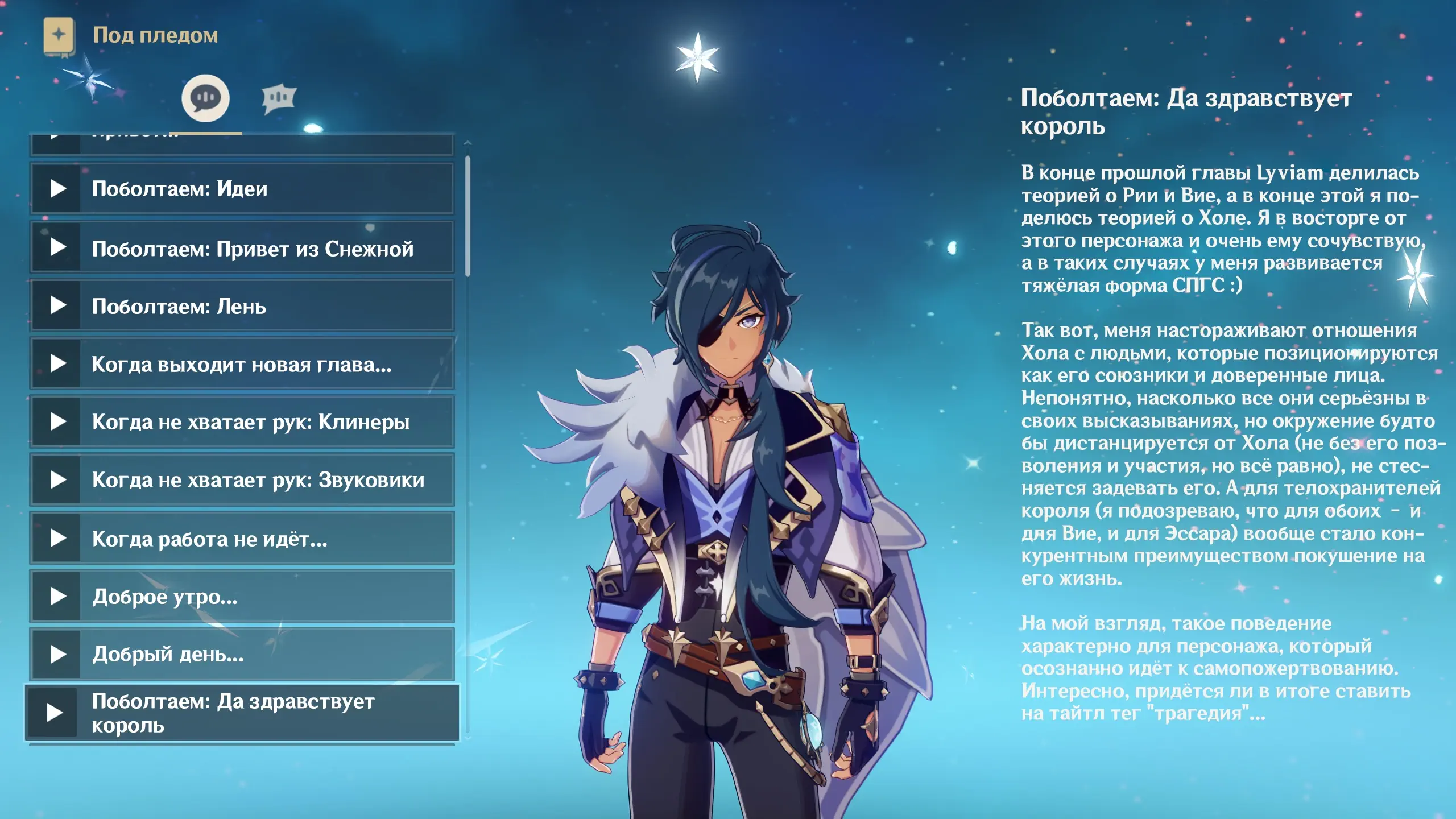The width and height of the screenshot is (1456, 819).
Task: Open "Когда выходит новая глава..." entry
Action: 242,364
